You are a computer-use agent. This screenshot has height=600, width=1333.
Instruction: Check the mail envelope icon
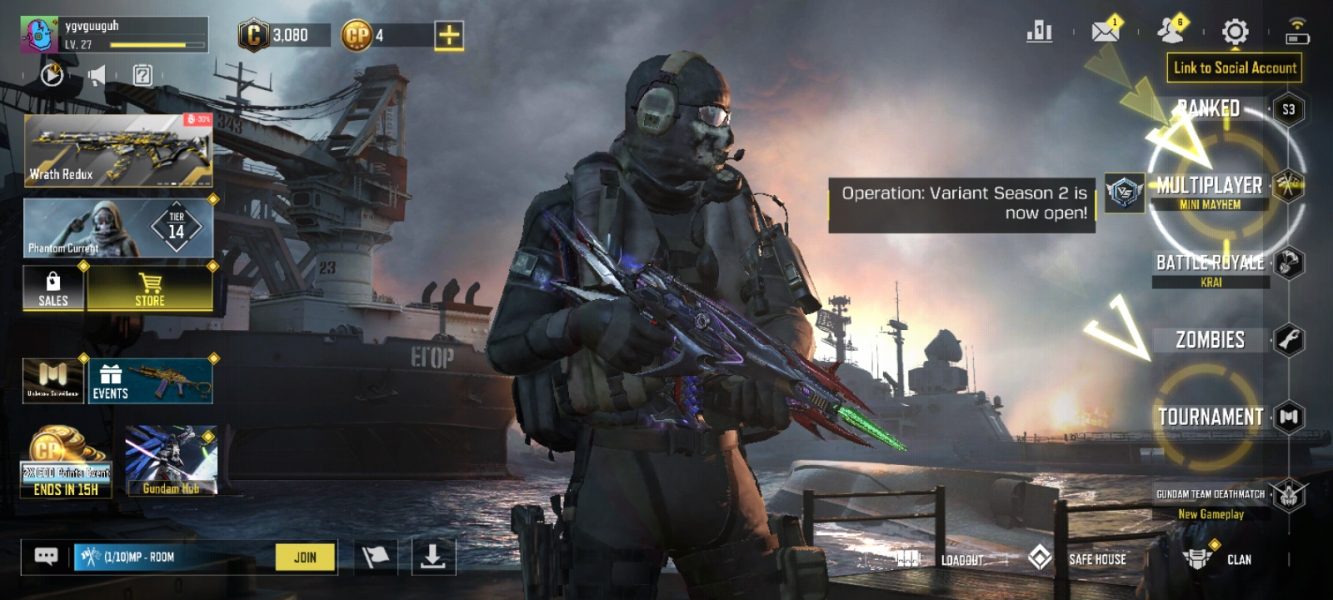[1104, 32]
